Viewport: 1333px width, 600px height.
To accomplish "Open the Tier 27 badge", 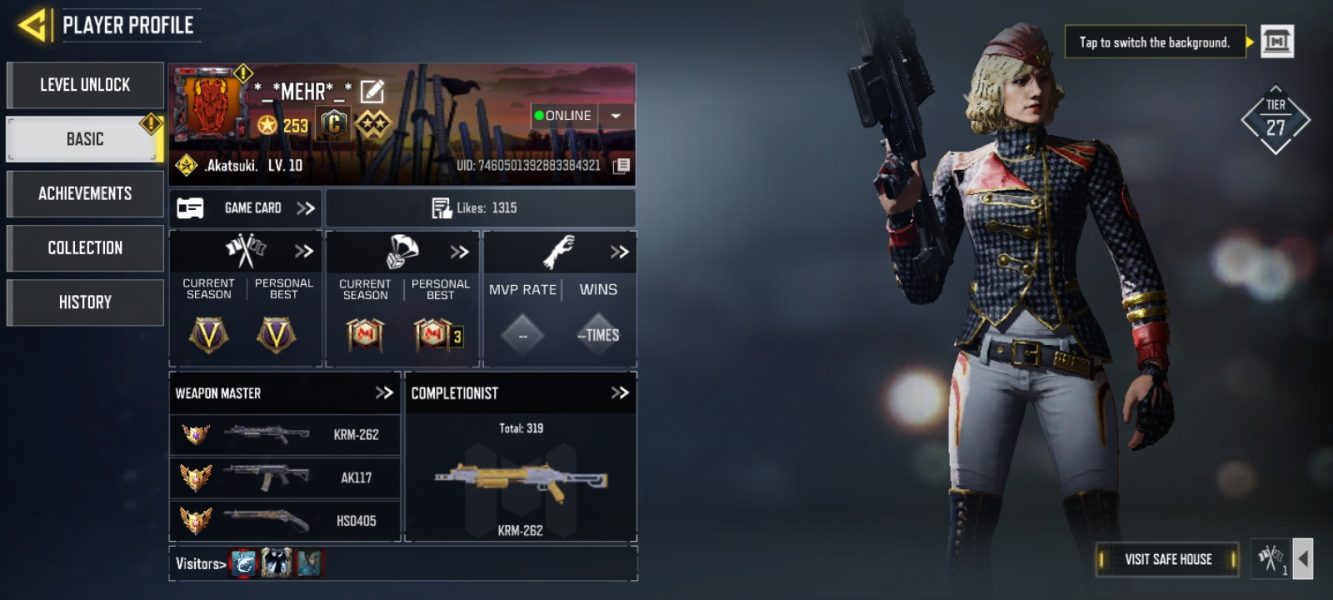I will tap(1275, 120).
